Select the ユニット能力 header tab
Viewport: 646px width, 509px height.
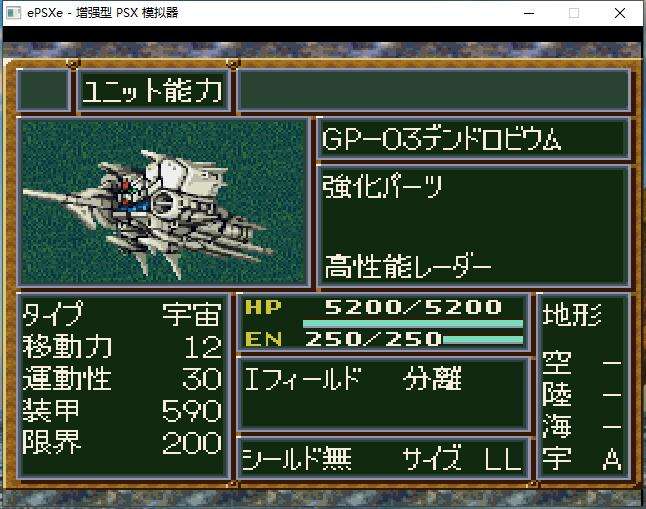pos(153,92)
